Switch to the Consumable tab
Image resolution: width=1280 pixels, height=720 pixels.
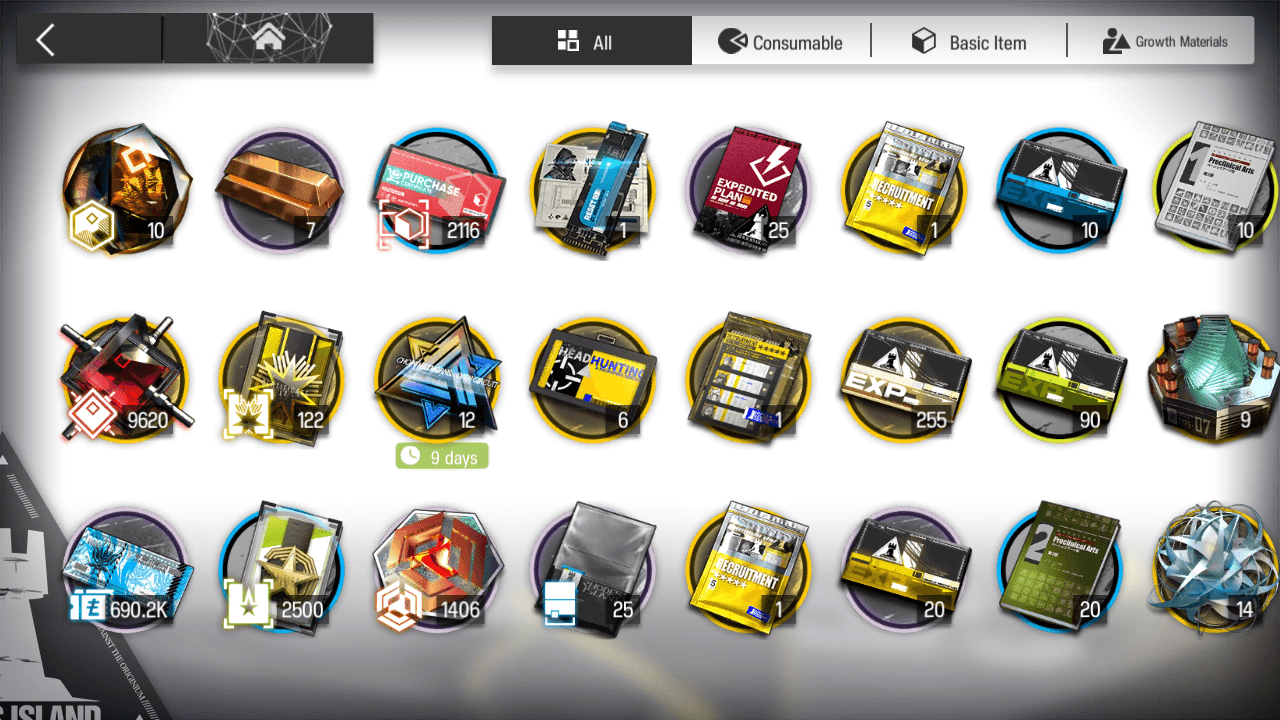coord(781,42)
